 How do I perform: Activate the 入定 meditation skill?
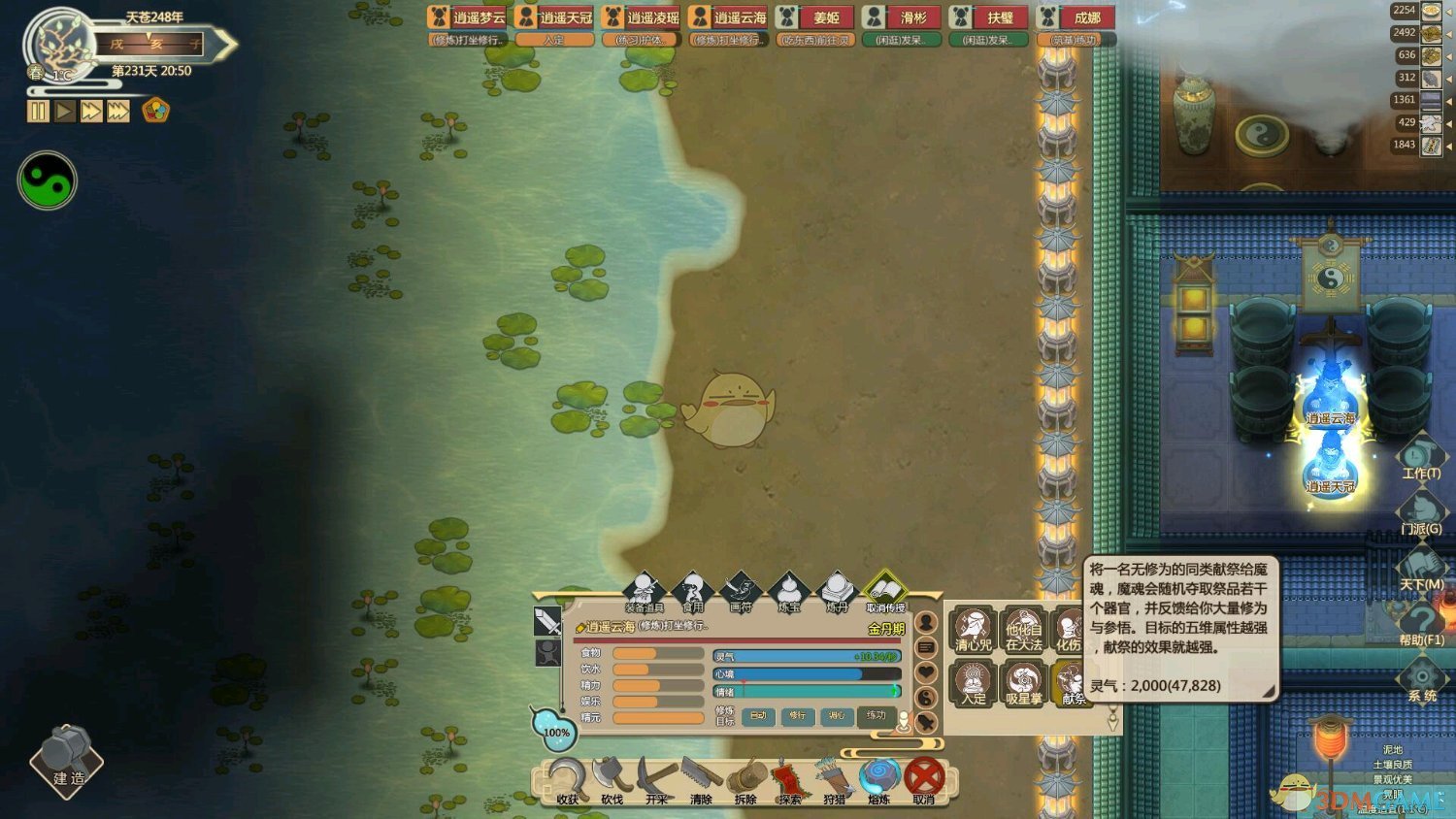click(x=973, y=683)
